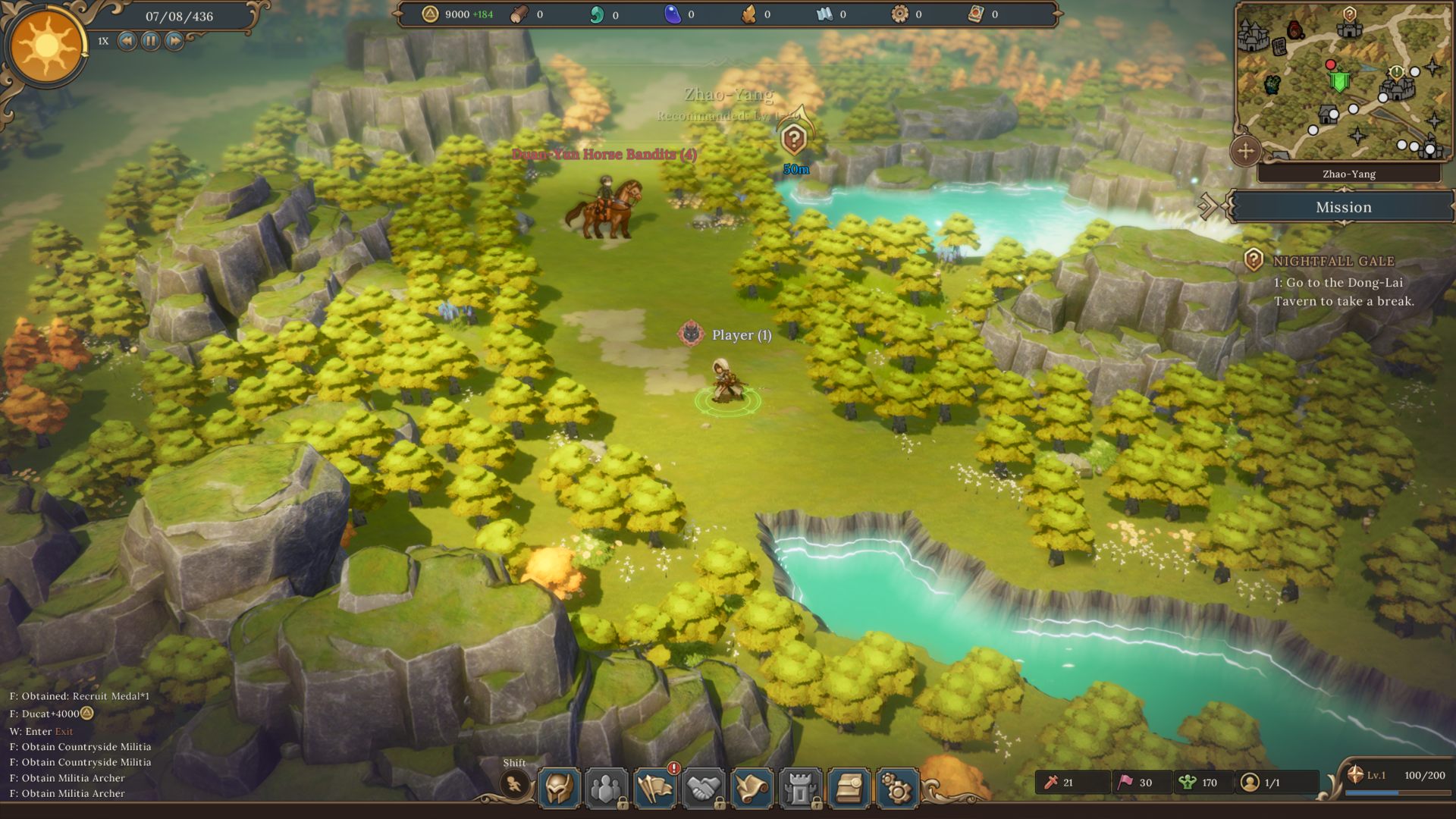This screenshot has width=1456, height=819.
Task: Slow down game speed with rewind arrows
Action: coord(127,41)
